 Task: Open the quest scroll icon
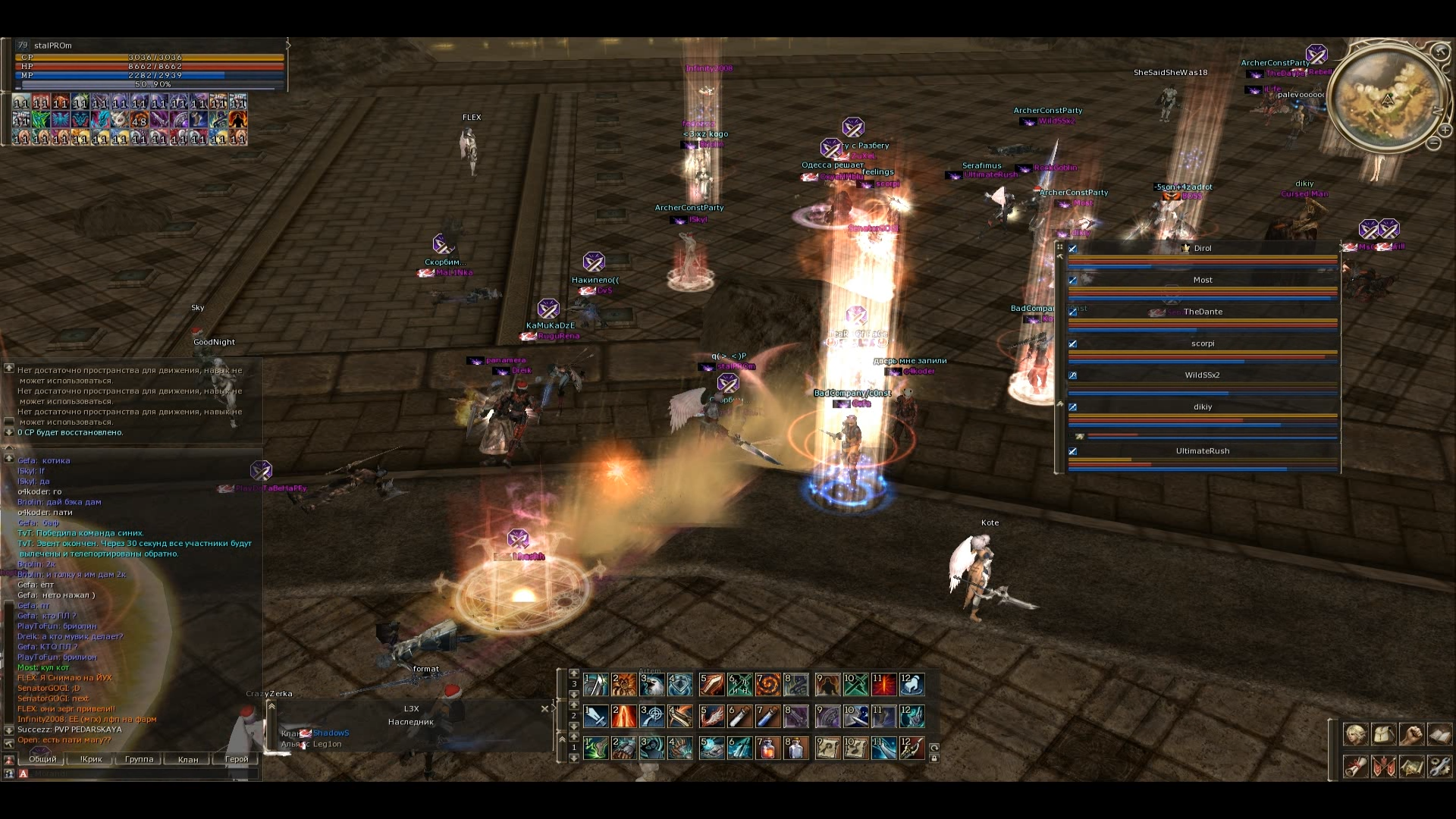1355,767
